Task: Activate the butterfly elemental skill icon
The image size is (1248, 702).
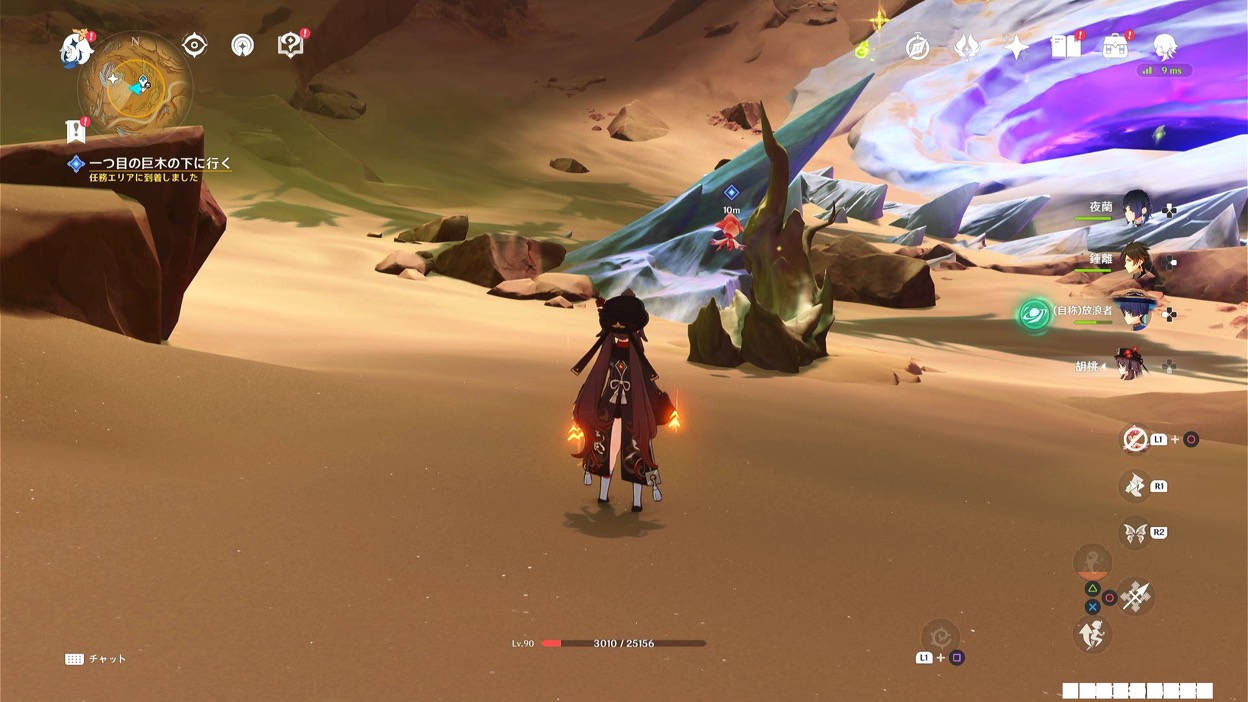Action: coord(1135,533)
